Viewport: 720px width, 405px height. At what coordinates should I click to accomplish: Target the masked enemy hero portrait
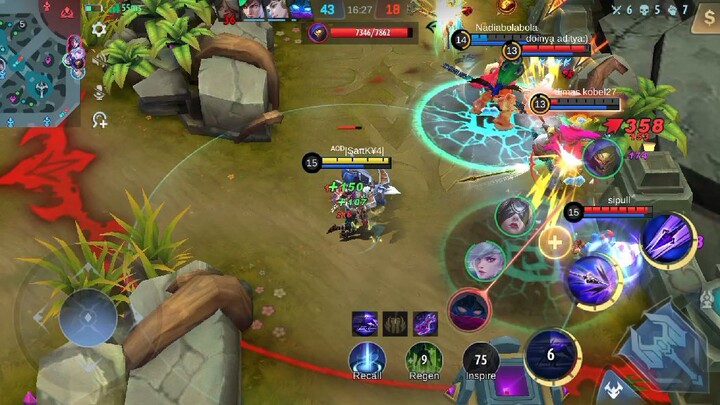(514, 216)
